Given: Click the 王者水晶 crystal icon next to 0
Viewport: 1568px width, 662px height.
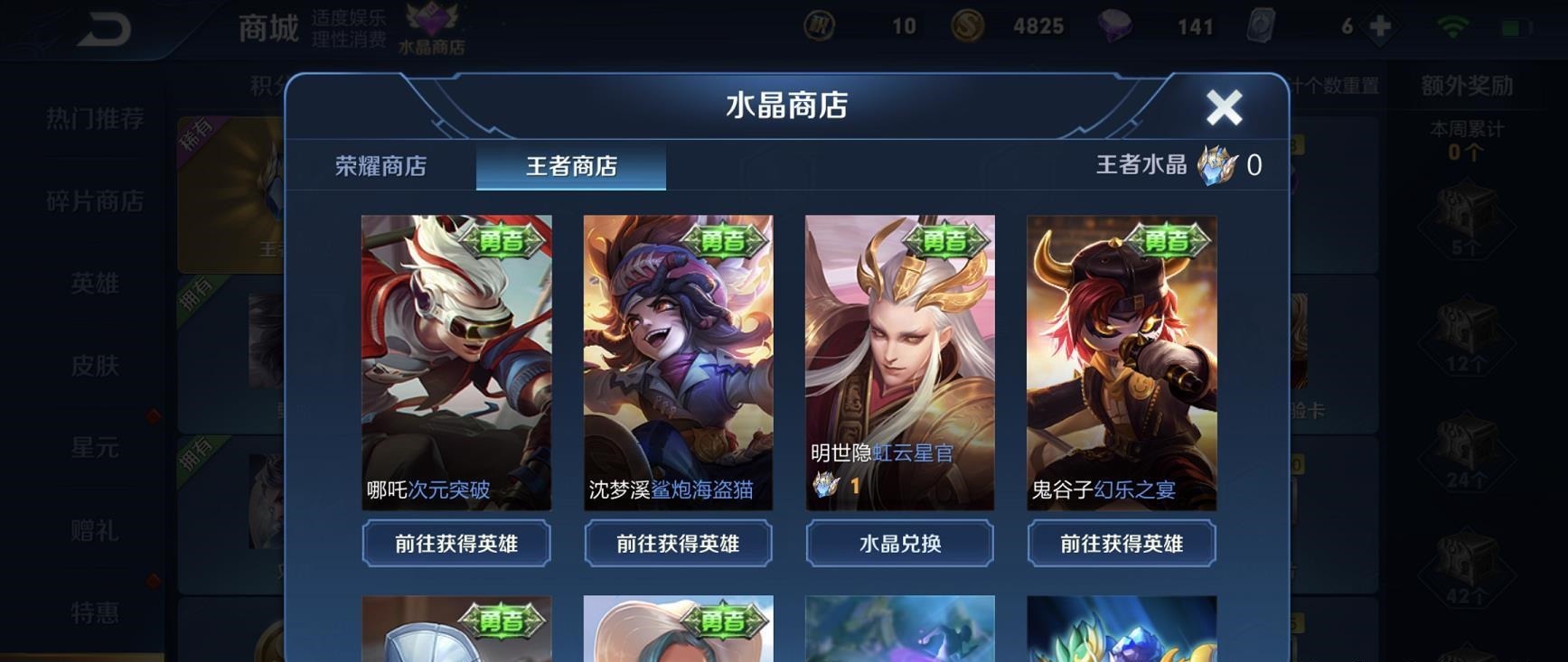Looking at the screenshot, I should [x=1219, y=165].
